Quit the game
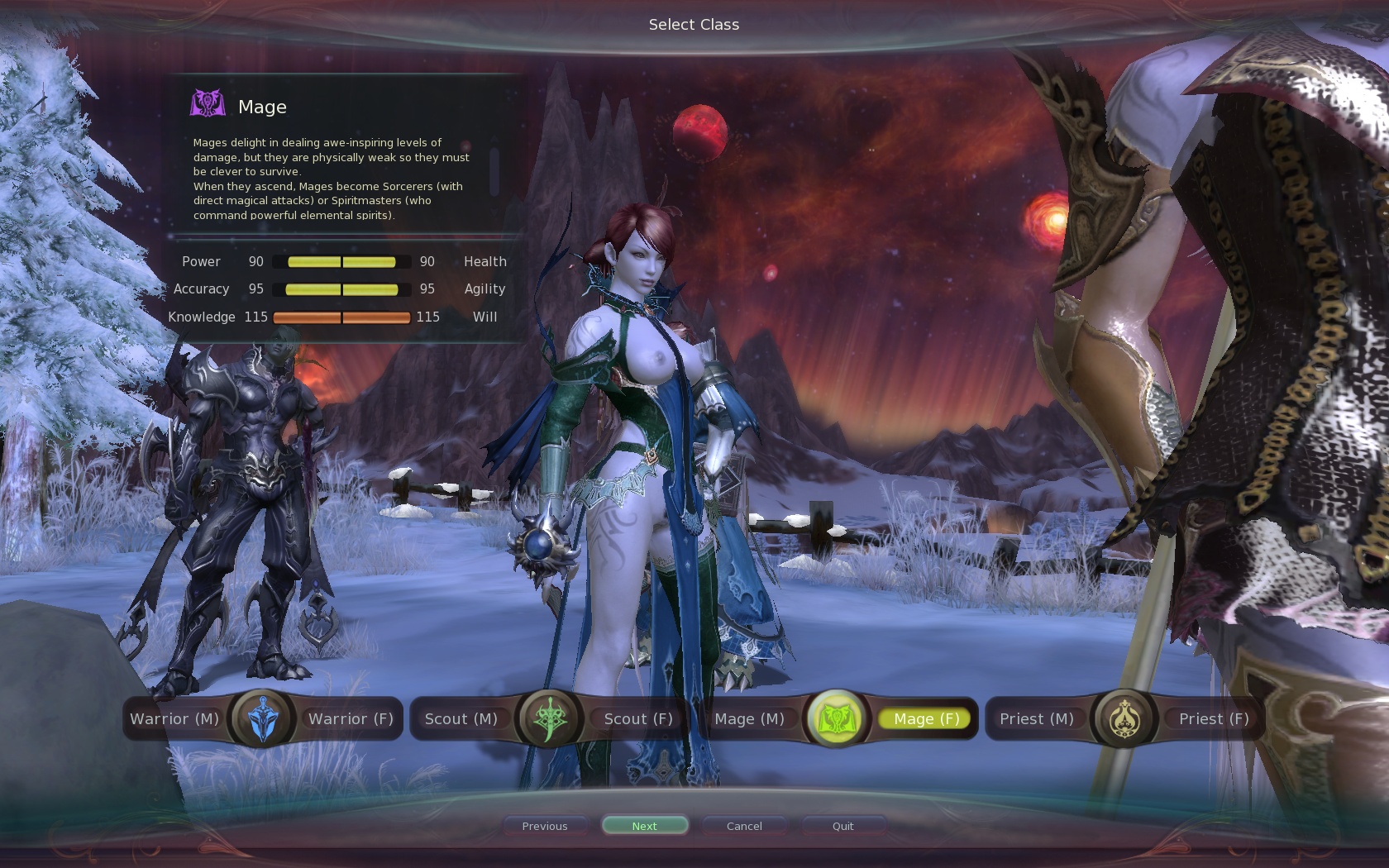Image resolution: width=1389 pixels, height=868 pixels. tap(842, 826)
